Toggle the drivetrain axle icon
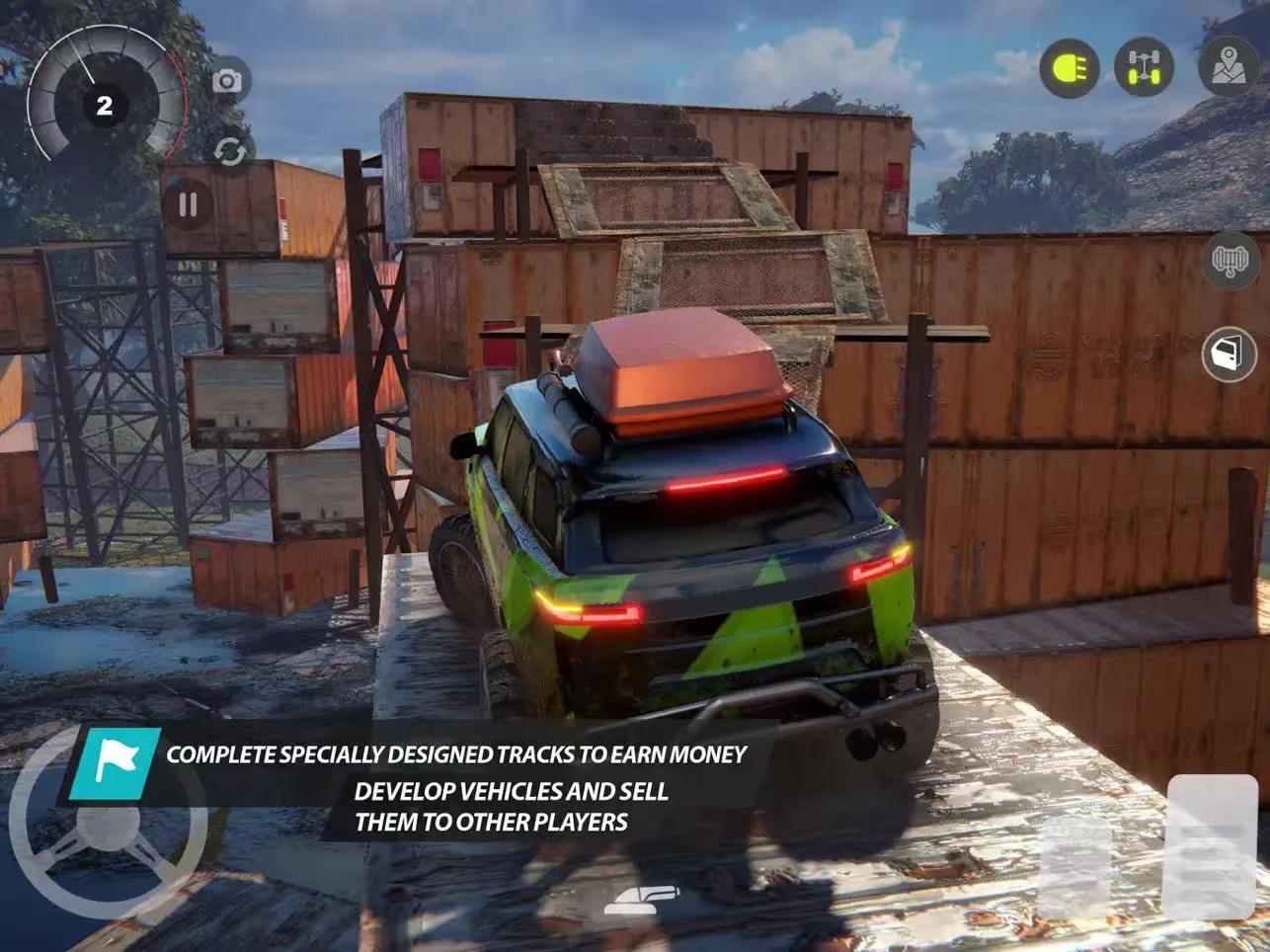The image size is (1270, 952). coord(1144,68)
